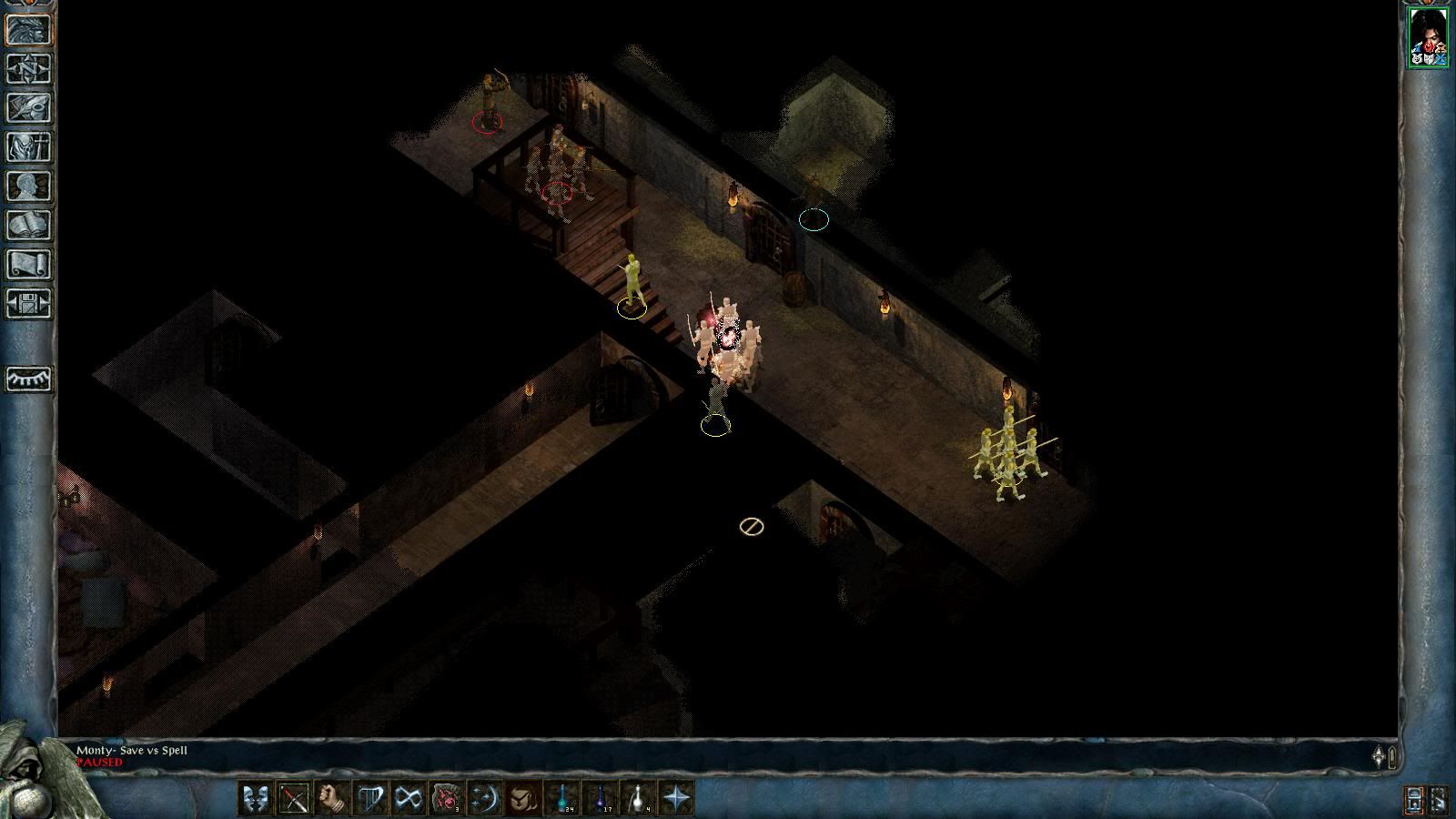Open the pouch use-item action

(x=523, y=799)
